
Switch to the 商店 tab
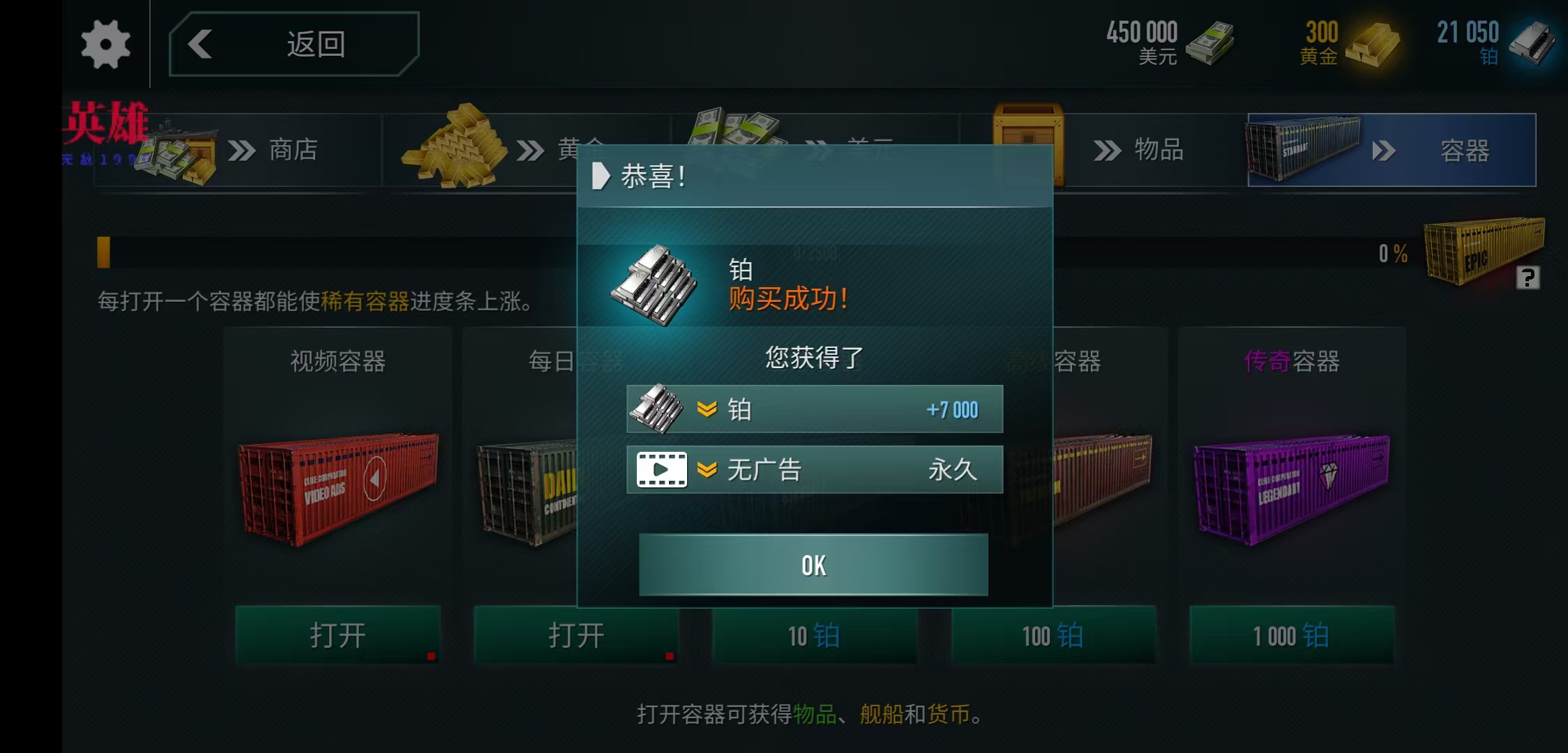(292, 150)
